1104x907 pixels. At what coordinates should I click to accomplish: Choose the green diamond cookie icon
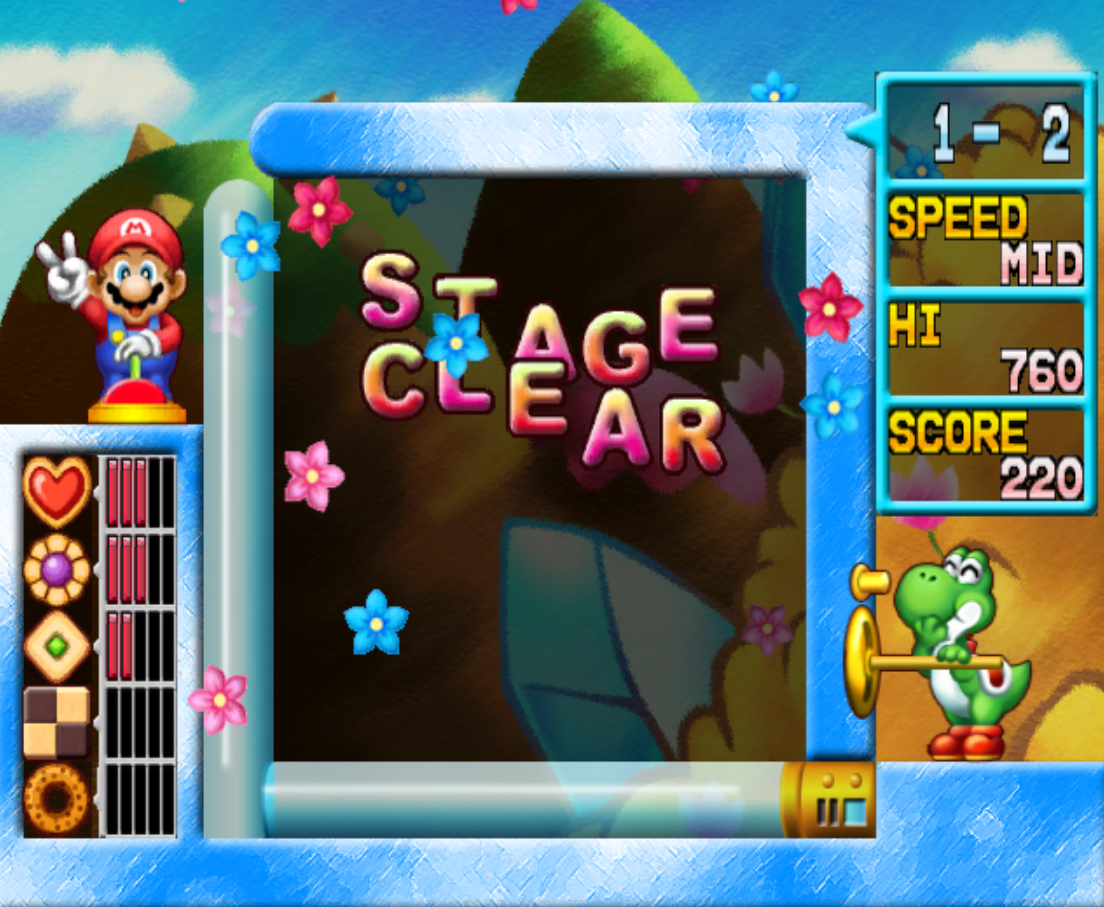pyautogui.click(x=57, y=646)
